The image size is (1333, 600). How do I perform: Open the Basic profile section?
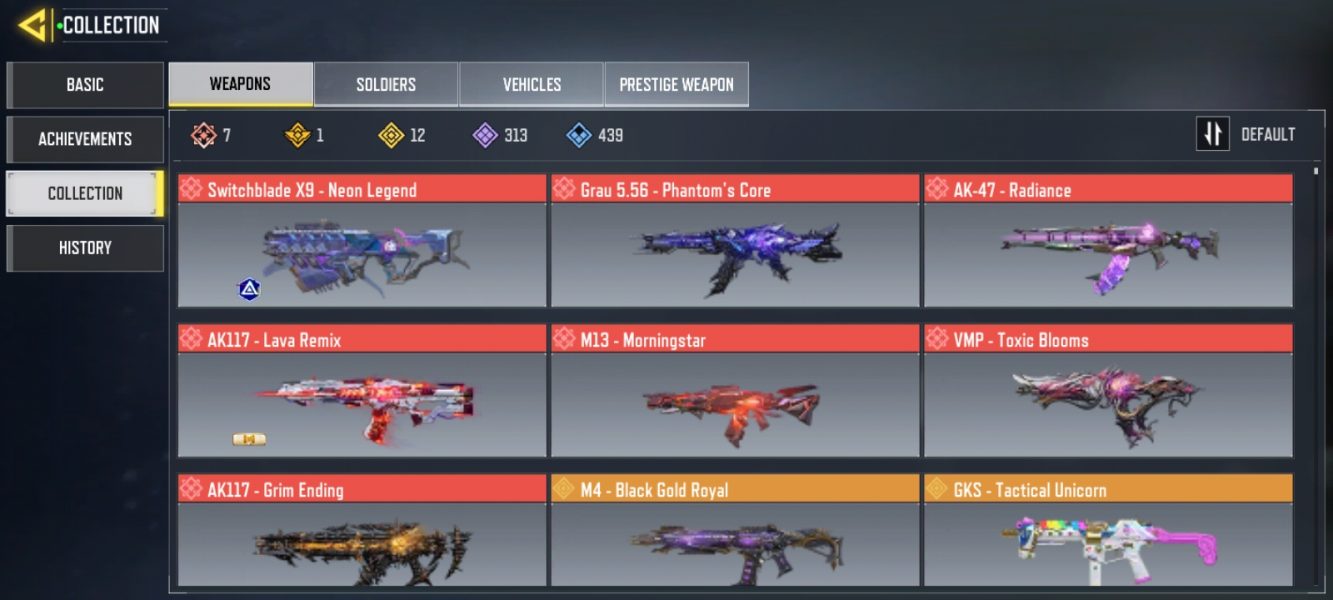coord(85,85)
